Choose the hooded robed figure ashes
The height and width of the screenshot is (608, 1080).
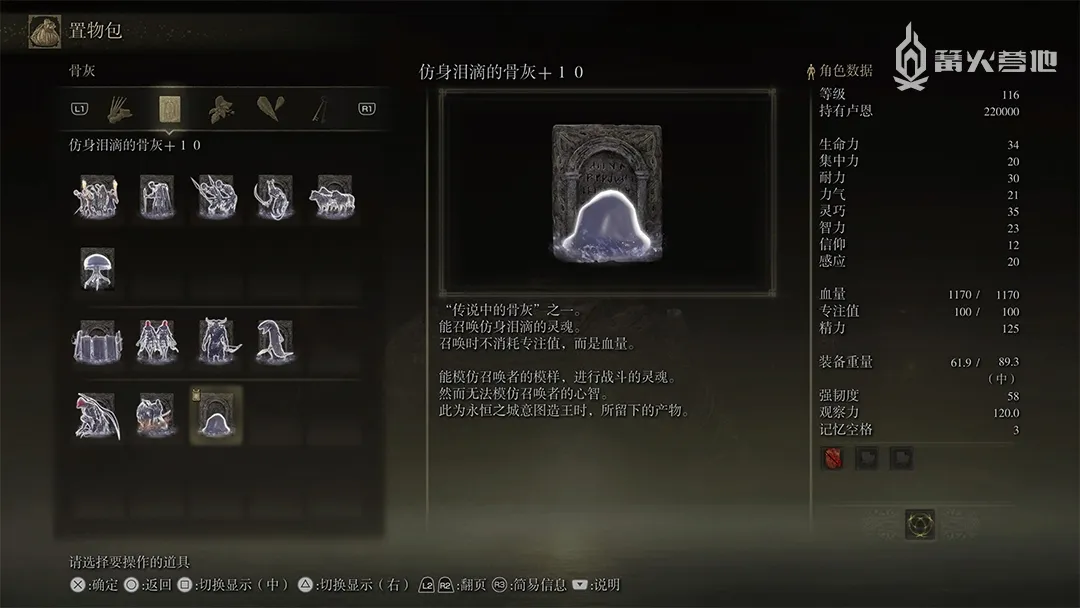coord(156,196)
